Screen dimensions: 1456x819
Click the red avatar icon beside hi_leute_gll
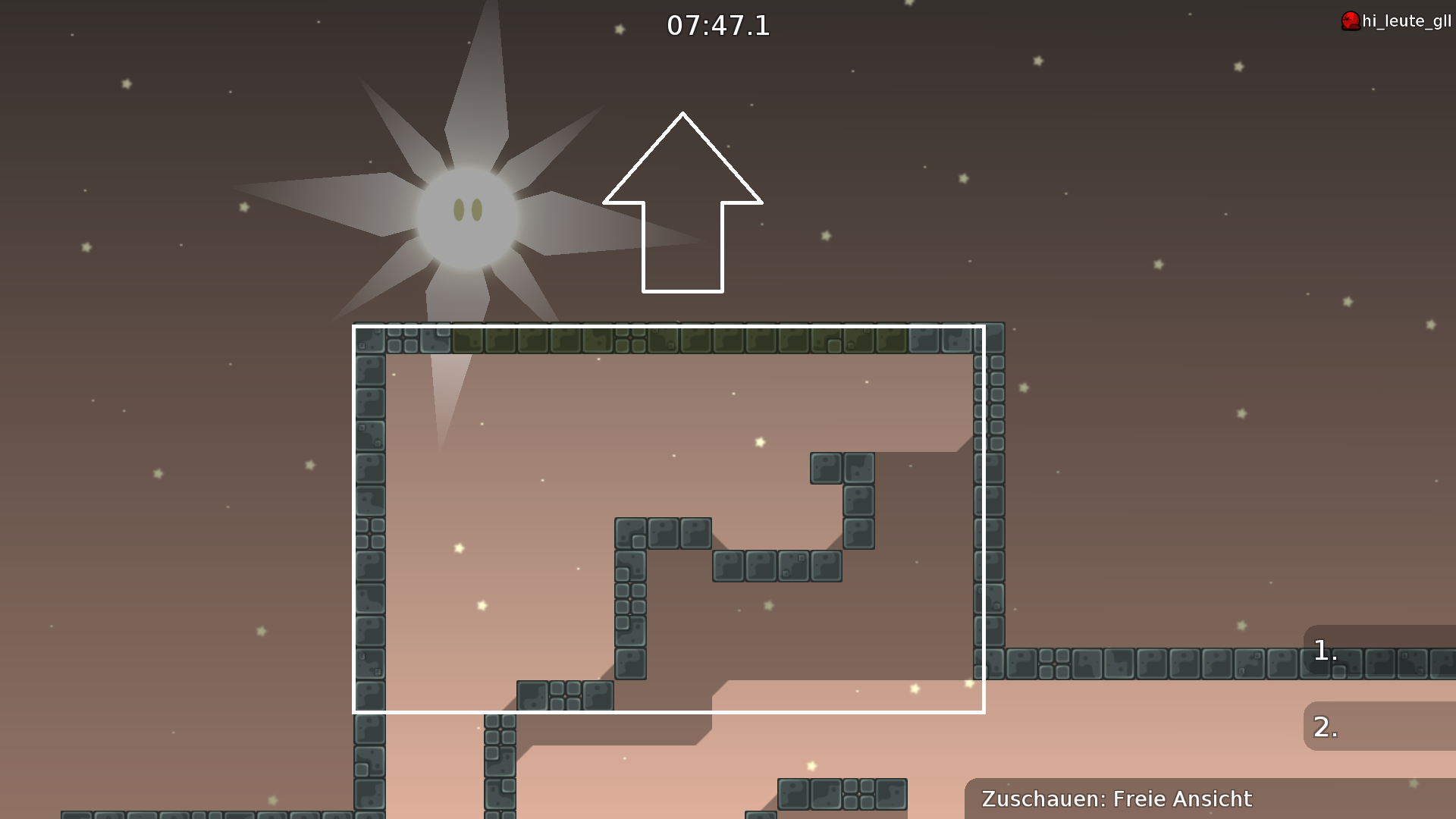[x=1349, y=20]
